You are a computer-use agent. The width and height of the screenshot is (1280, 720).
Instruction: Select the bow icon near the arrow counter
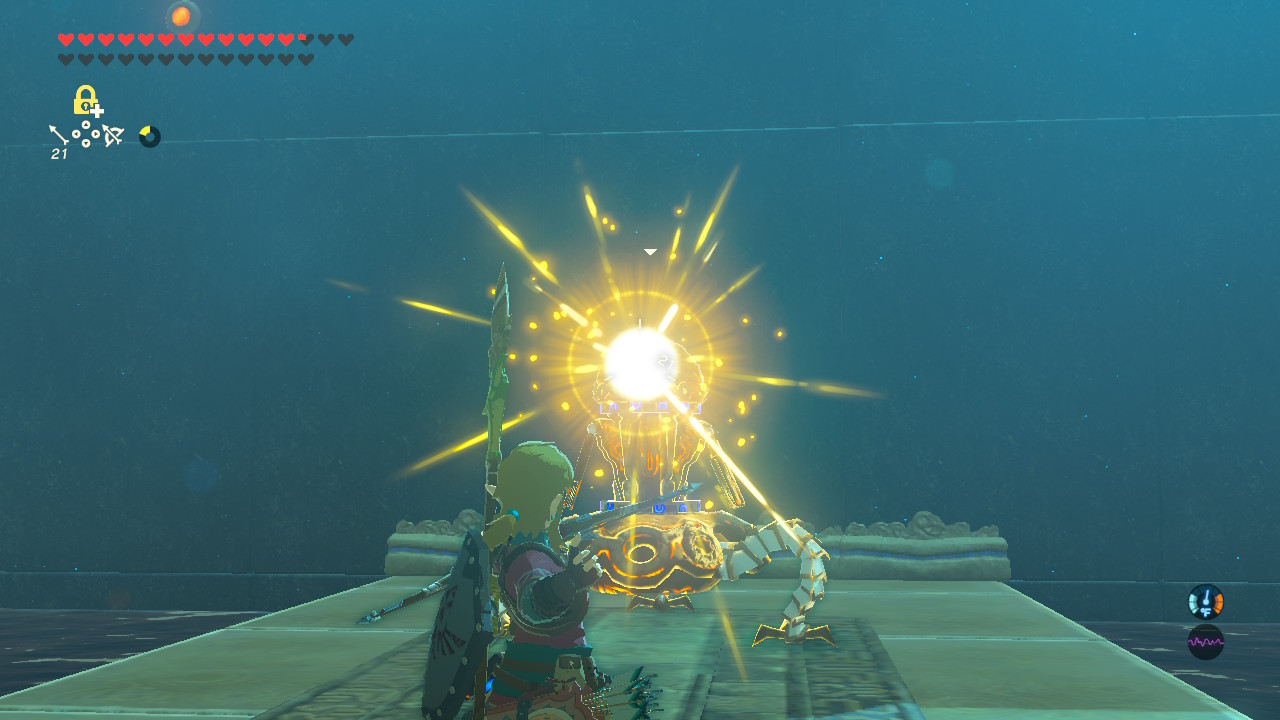point(114,135)
